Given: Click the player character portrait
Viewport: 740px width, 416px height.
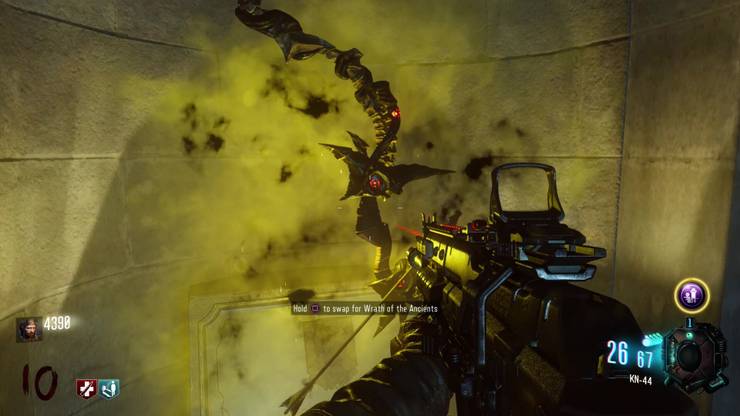Looking at the screenshot, I should pos(29,329).
